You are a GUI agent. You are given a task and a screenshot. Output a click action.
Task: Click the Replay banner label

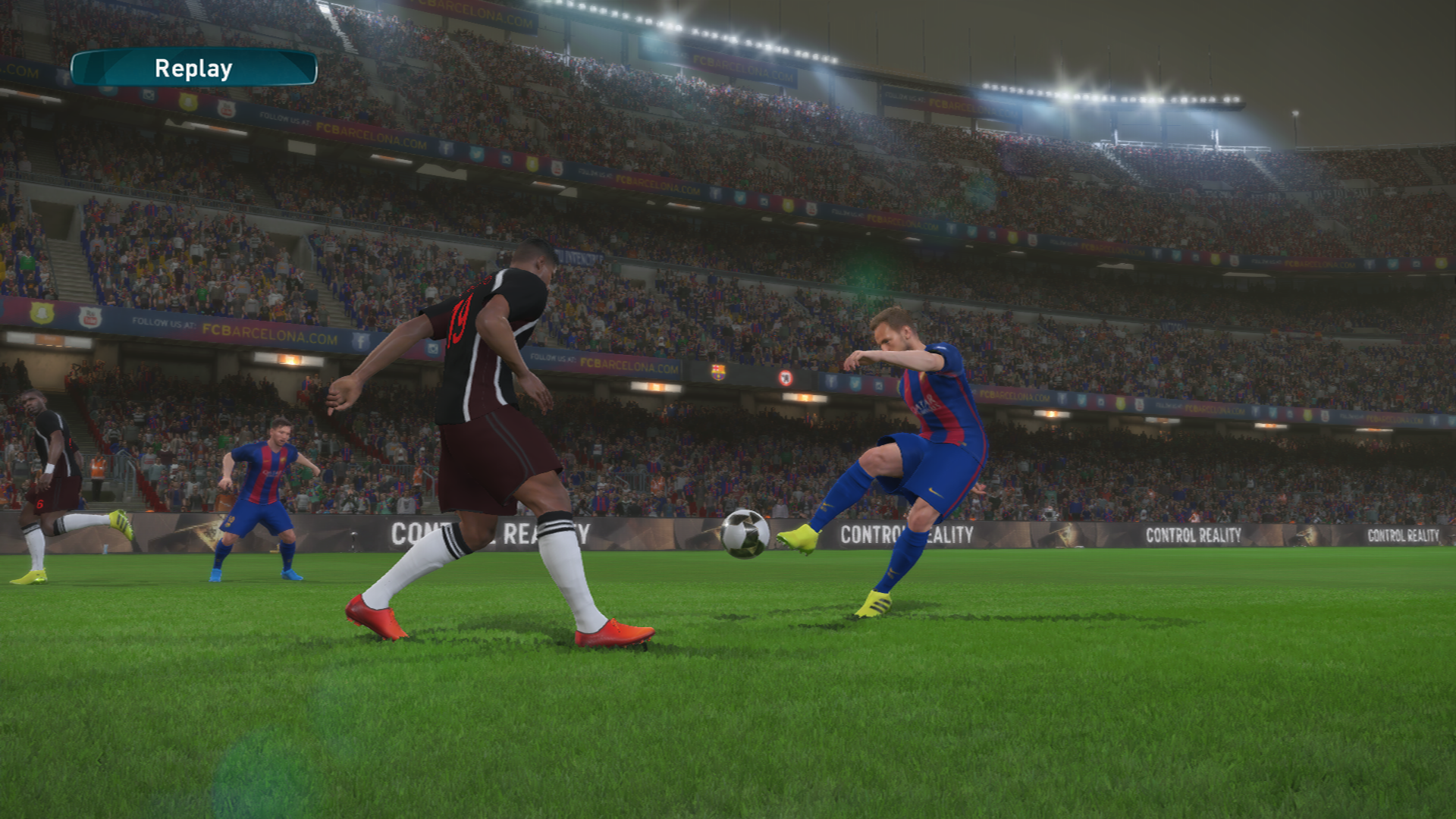tap(193, 68)
